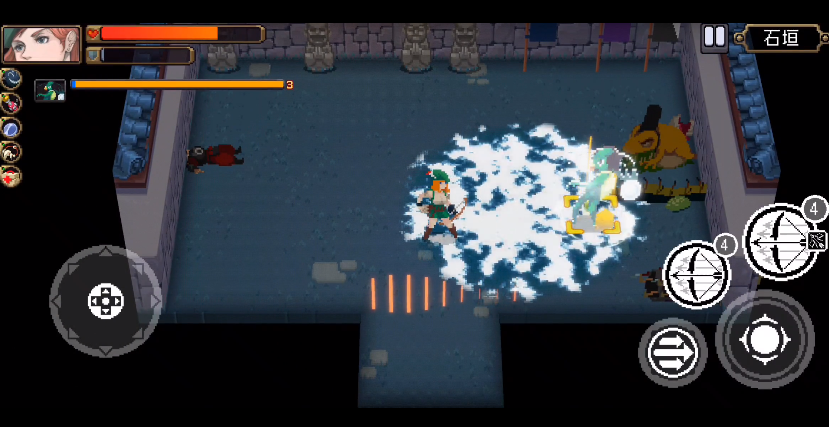Click the virtual movement joystick
This screenshot has width=829, height=427.
[105, 300]
